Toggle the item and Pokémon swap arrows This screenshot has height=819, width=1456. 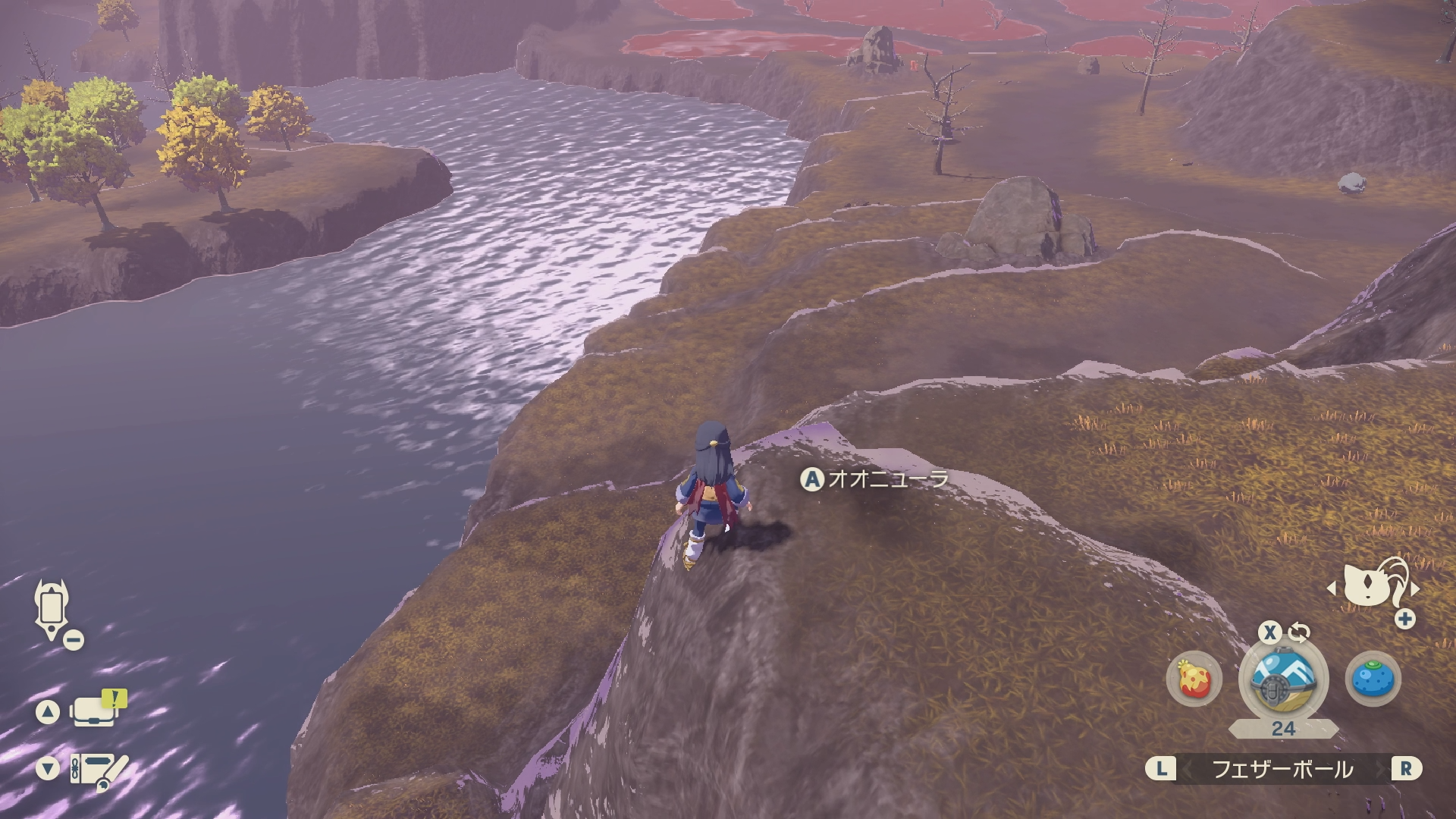pyautogui.click(x=1298, y=632)
